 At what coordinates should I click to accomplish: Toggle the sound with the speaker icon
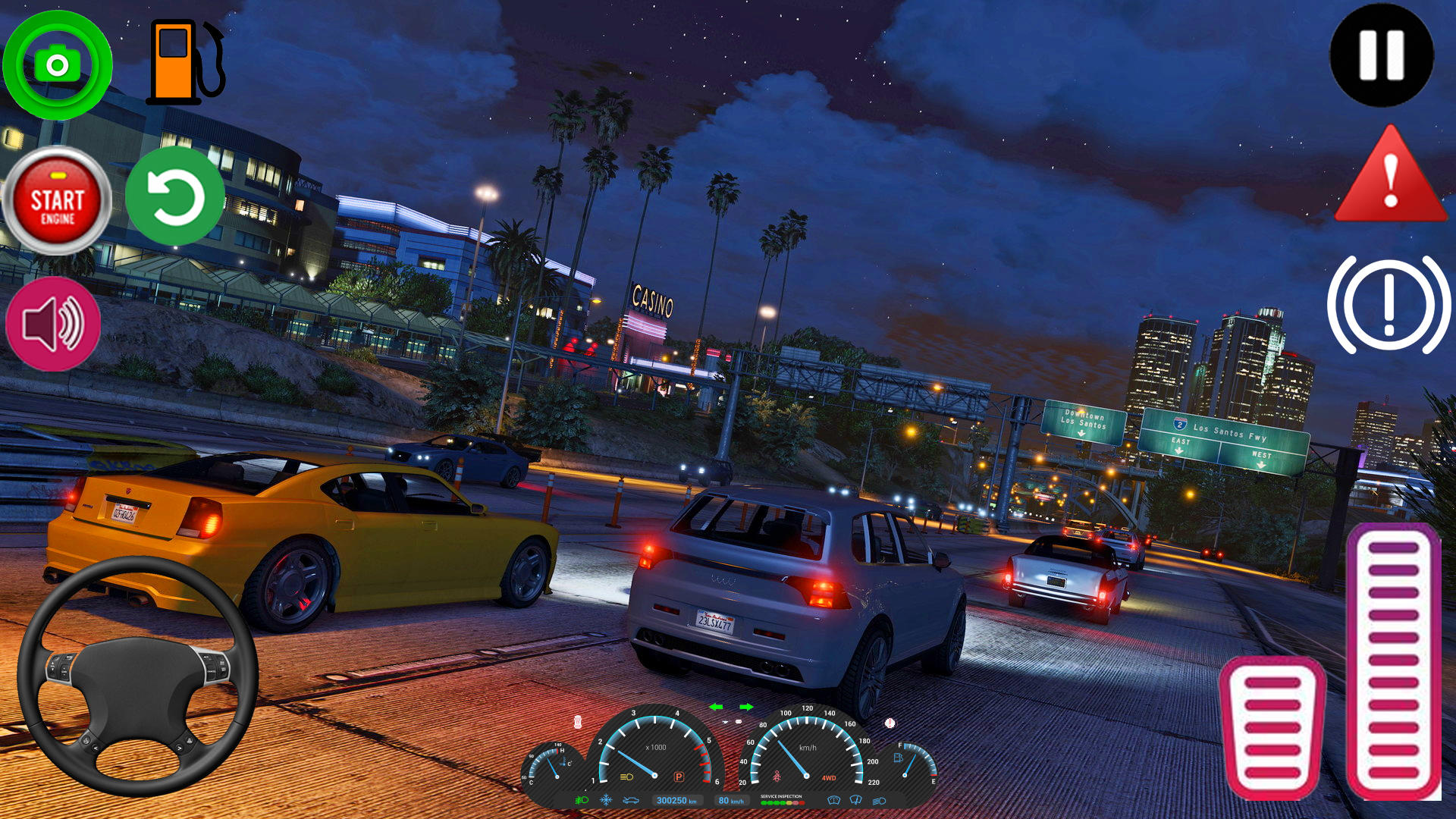click(x=53, y=323)
